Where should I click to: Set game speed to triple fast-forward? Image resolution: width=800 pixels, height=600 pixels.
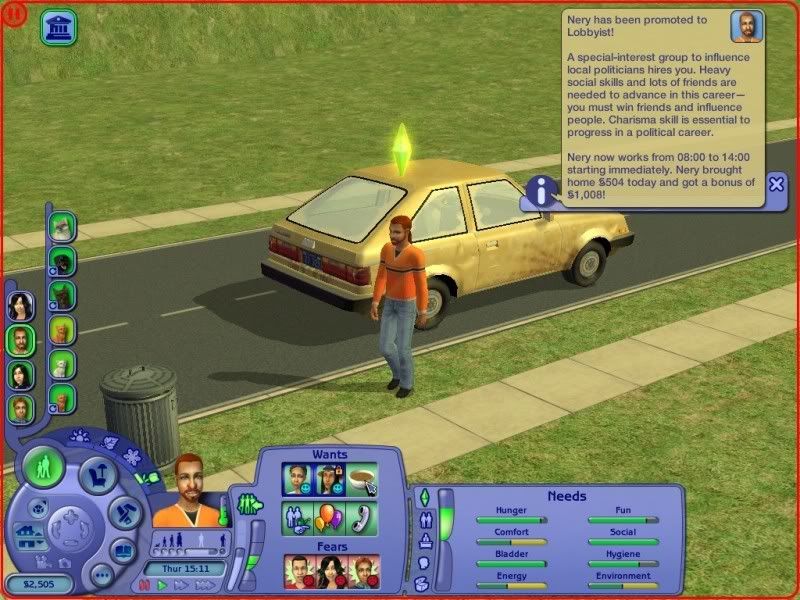(x=205, y=584)
